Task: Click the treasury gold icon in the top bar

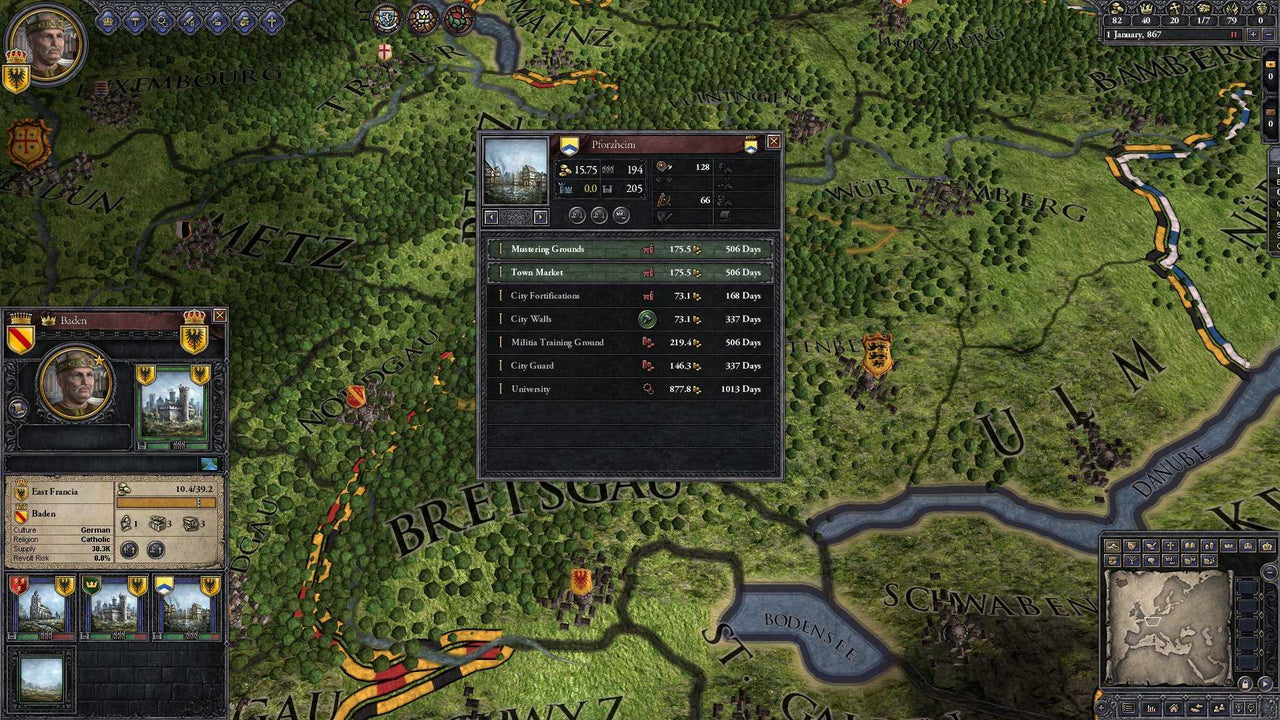Action: pyautogui.click(x=1117, y=9)
